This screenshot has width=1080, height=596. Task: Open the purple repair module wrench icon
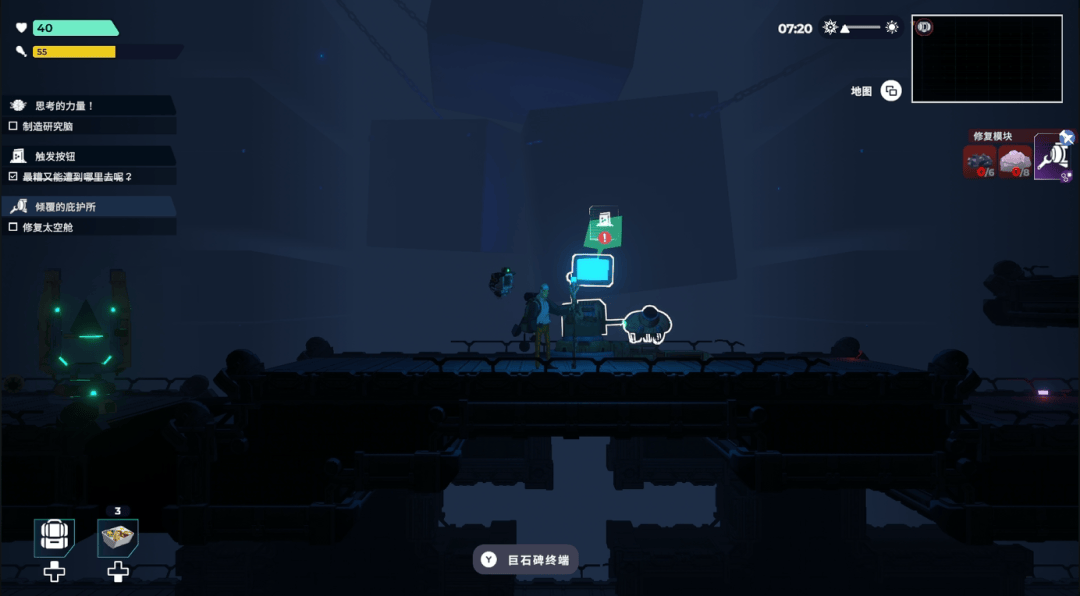click(x=1052, y=158)
